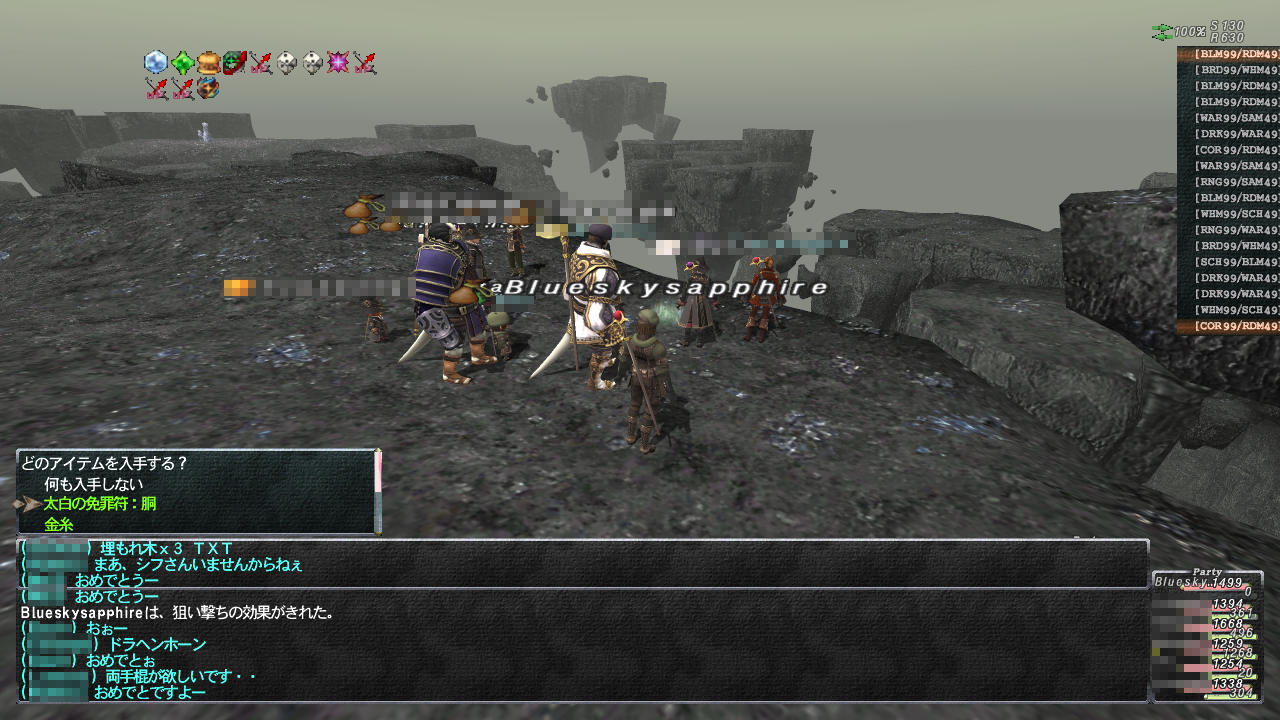Pick the 金糸 item option
The image size is (1280, 720).
[x=59, y=524]
